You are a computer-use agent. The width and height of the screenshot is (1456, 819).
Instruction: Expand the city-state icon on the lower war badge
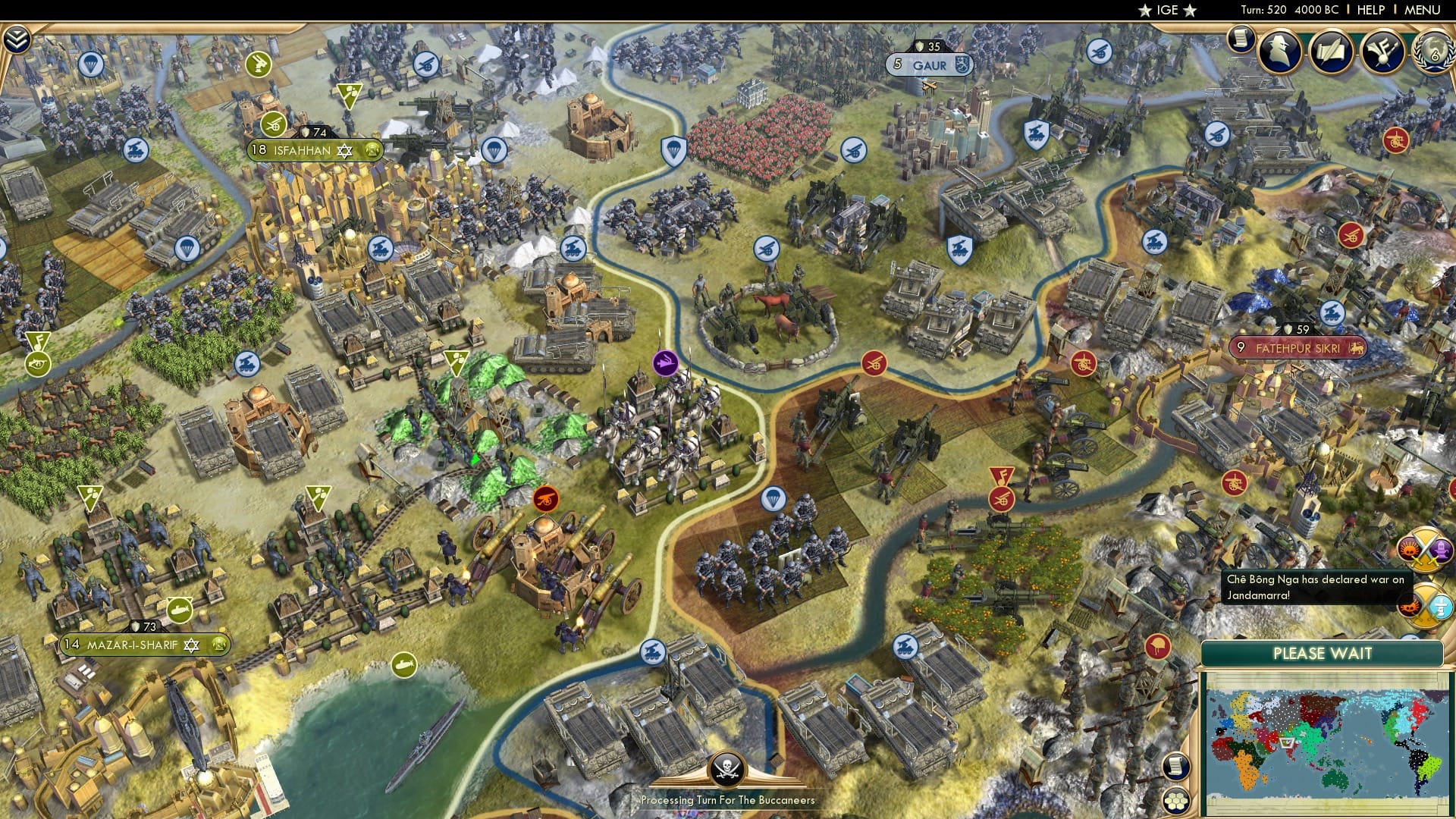[1442, 607]
